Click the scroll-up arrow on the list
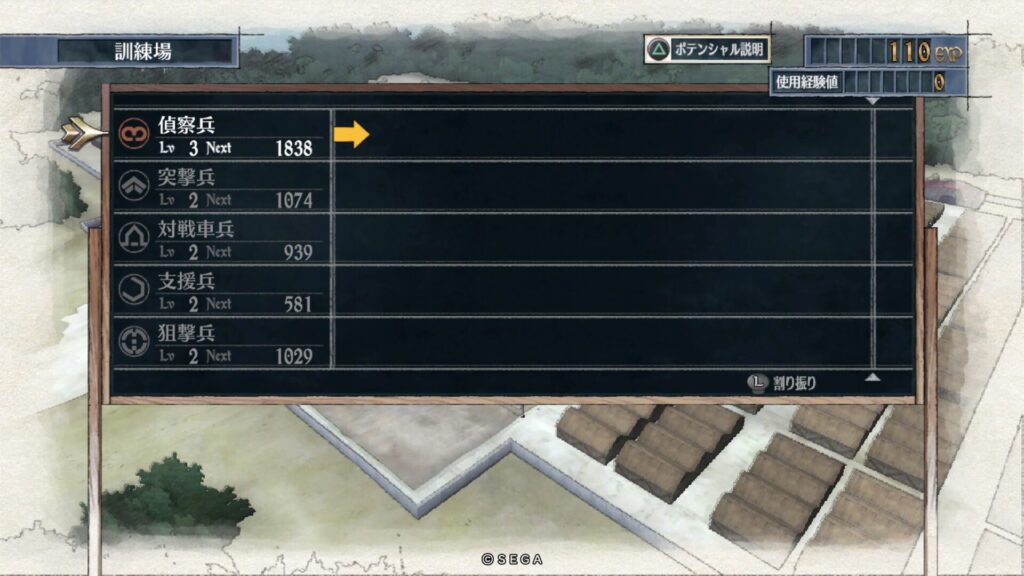This screenshot has width=1024, height=576. pyautogui.click(x=873, y=378)
